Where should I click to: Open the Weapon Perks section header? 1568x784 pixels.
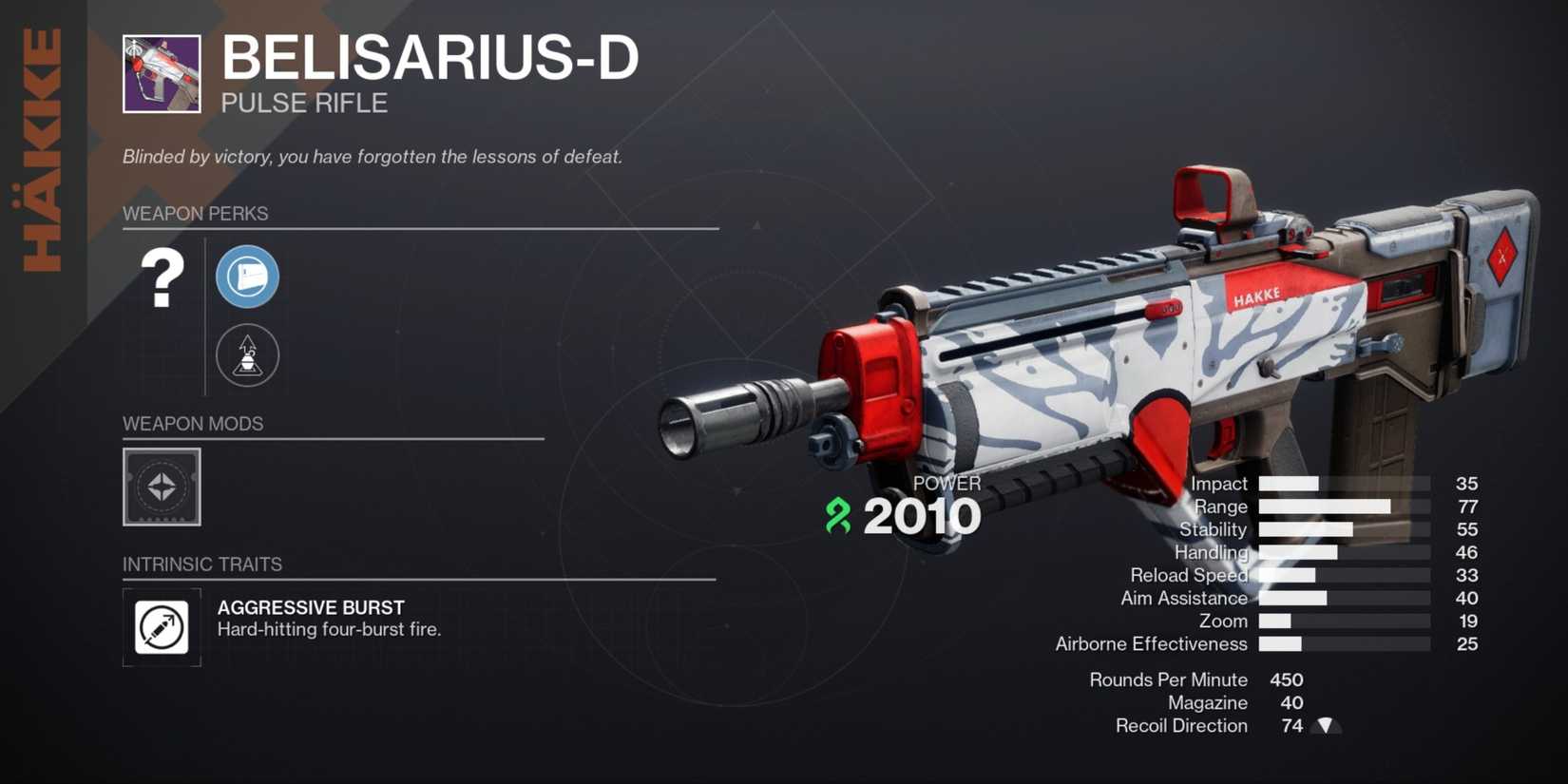coord(197,214)
